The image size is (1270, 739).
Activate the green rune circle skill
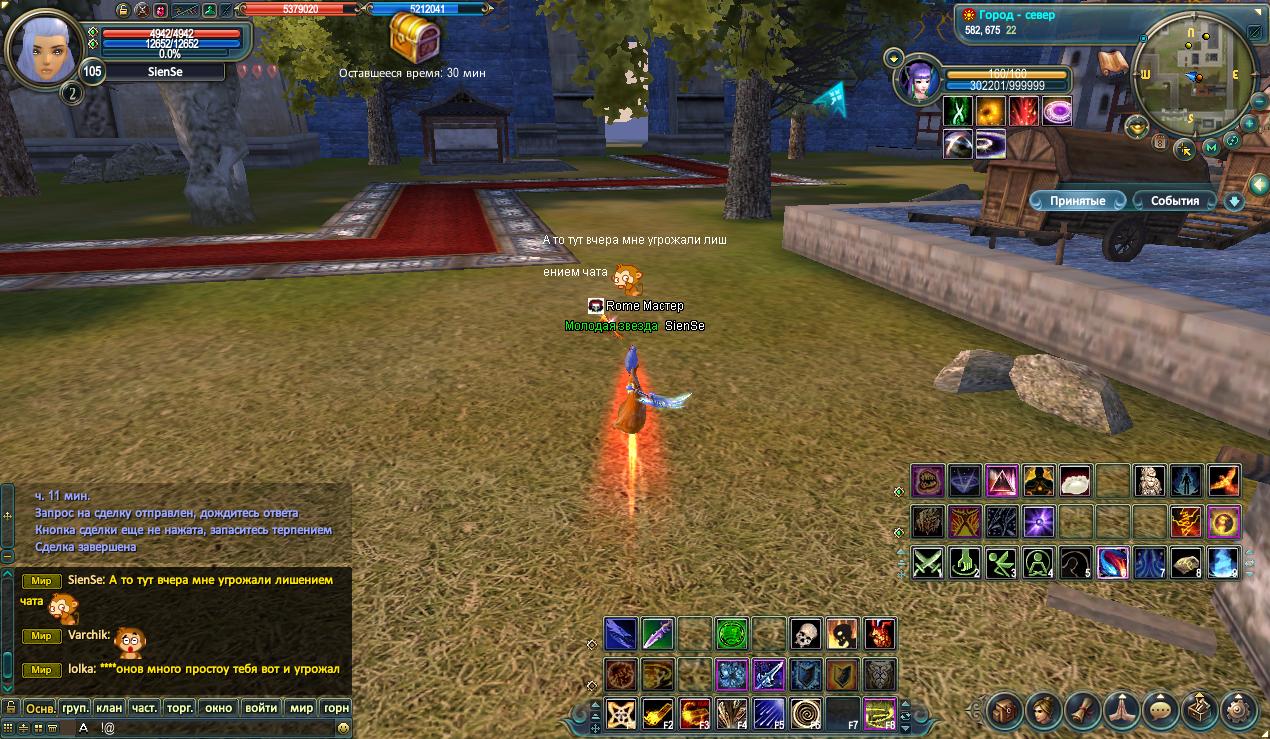click(732, 633)
